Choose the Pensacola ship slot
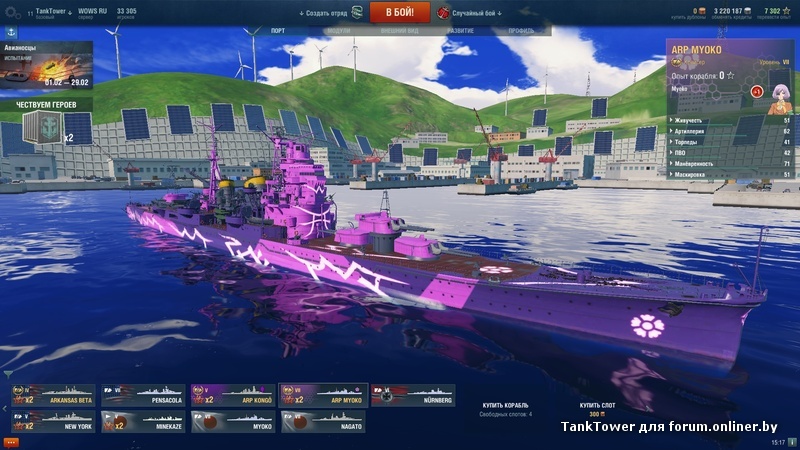This screenshot has width=800, height=450. point(143,396)
